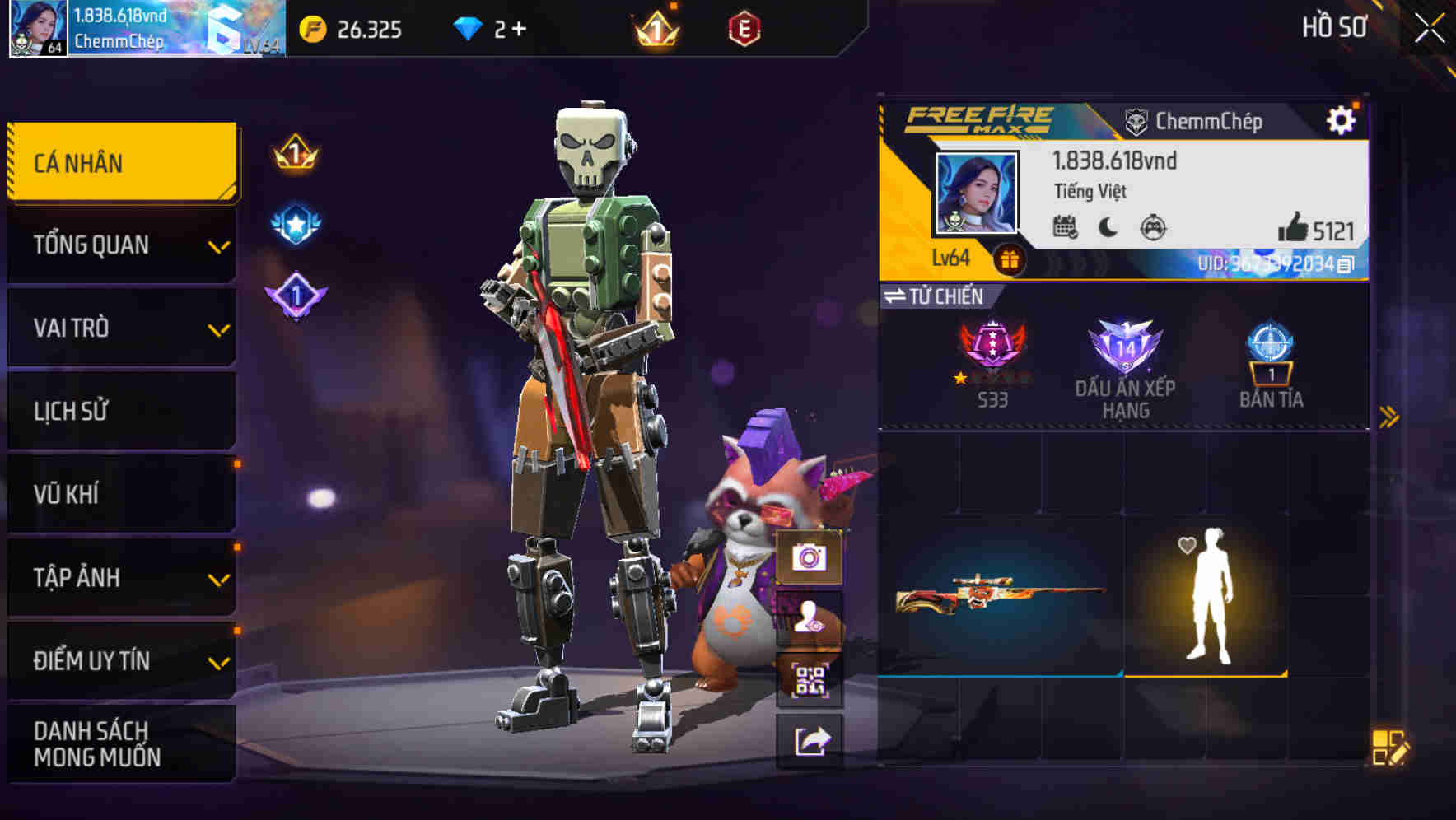Toggle the heart favorite on the character slot
Image resolution: width=1456 pixels, height=820 pixels.
coord(1185,544)
